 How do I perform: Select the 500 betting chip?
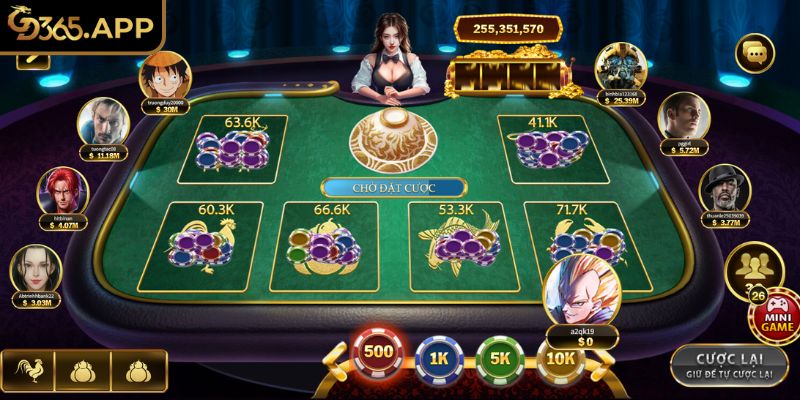coord(377,355)
